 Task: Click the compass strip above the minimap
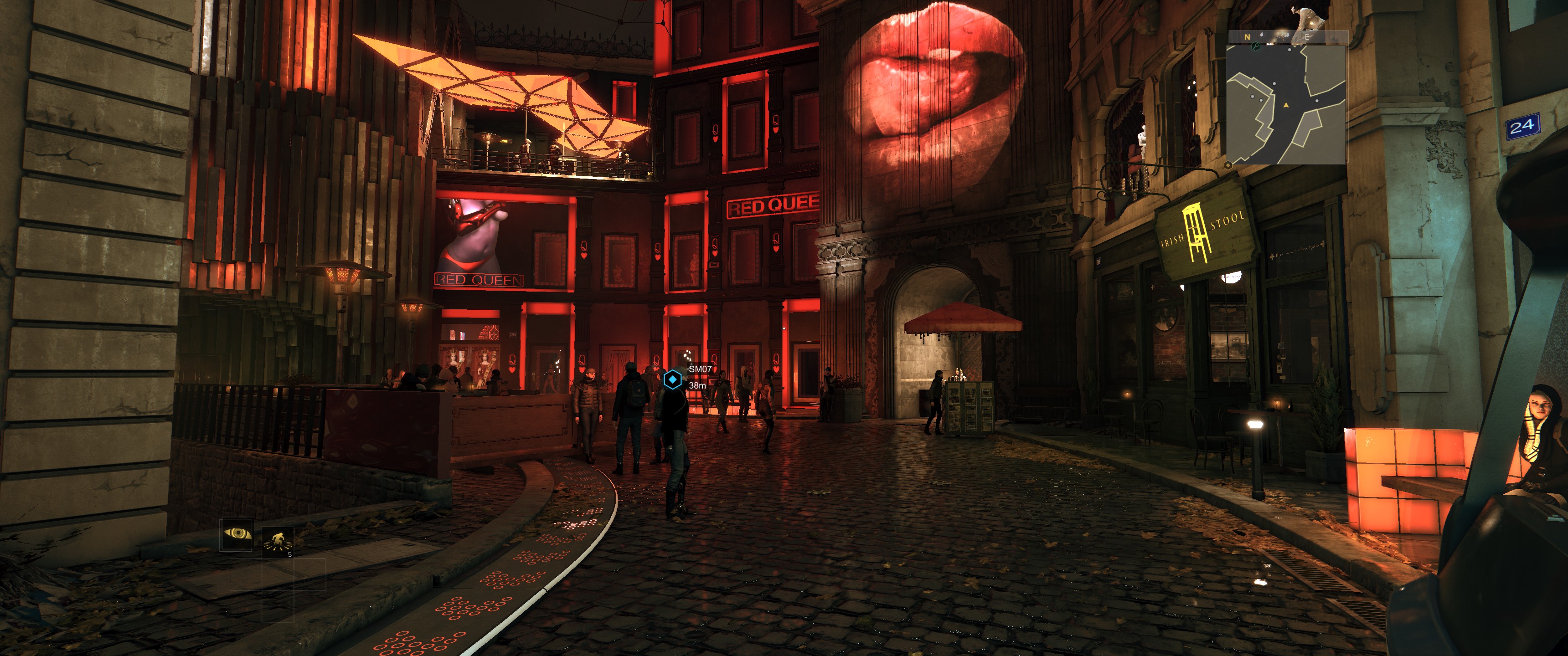pyautogui.click(x=1285, y=37)
